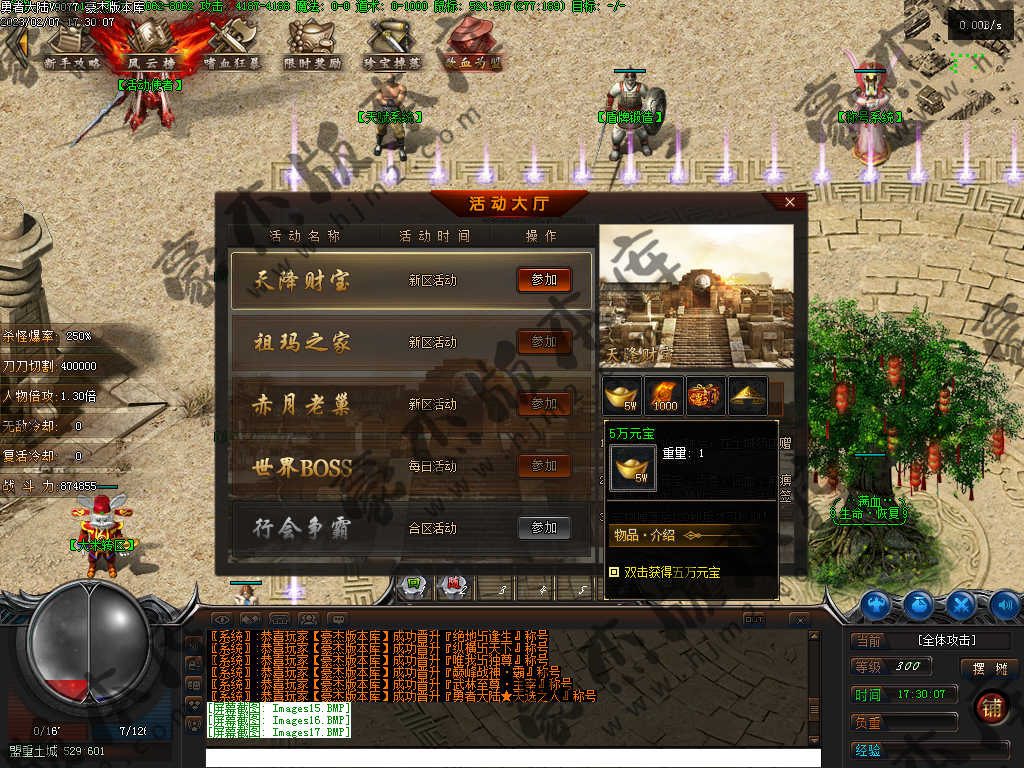Close the 活动大厅 activity hall window
This screenshot has width=1024, height=768.
pyautogui.click(x=790, y=202)
